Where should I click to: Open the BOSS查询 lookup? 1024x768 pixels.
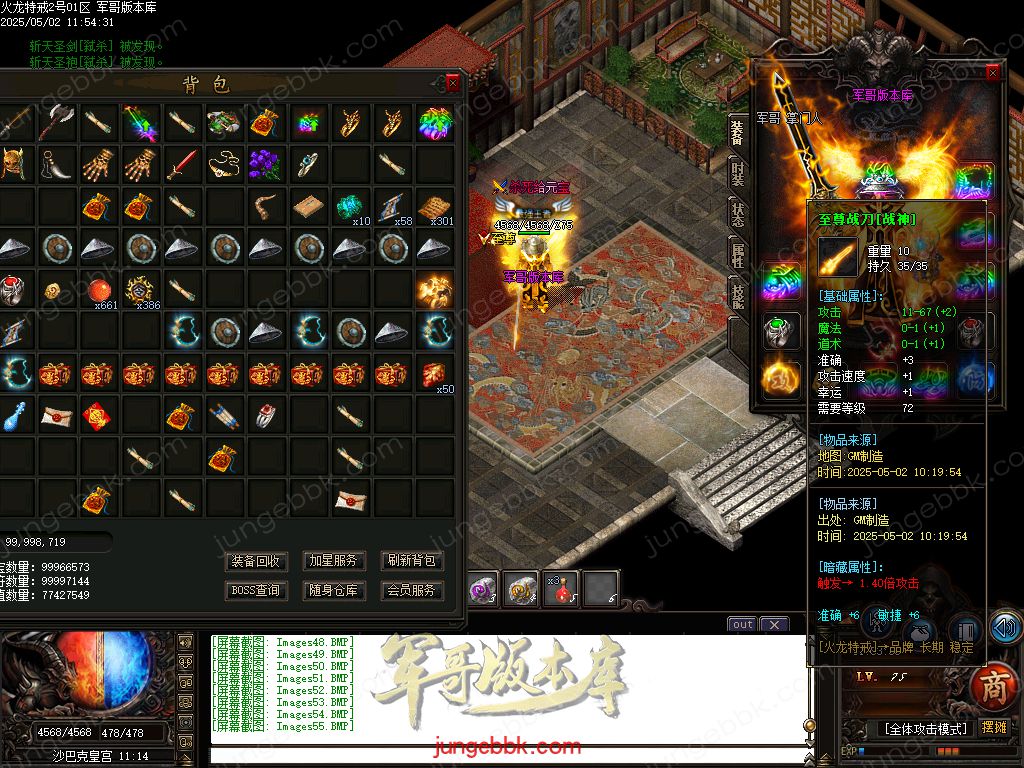point(256,590)
